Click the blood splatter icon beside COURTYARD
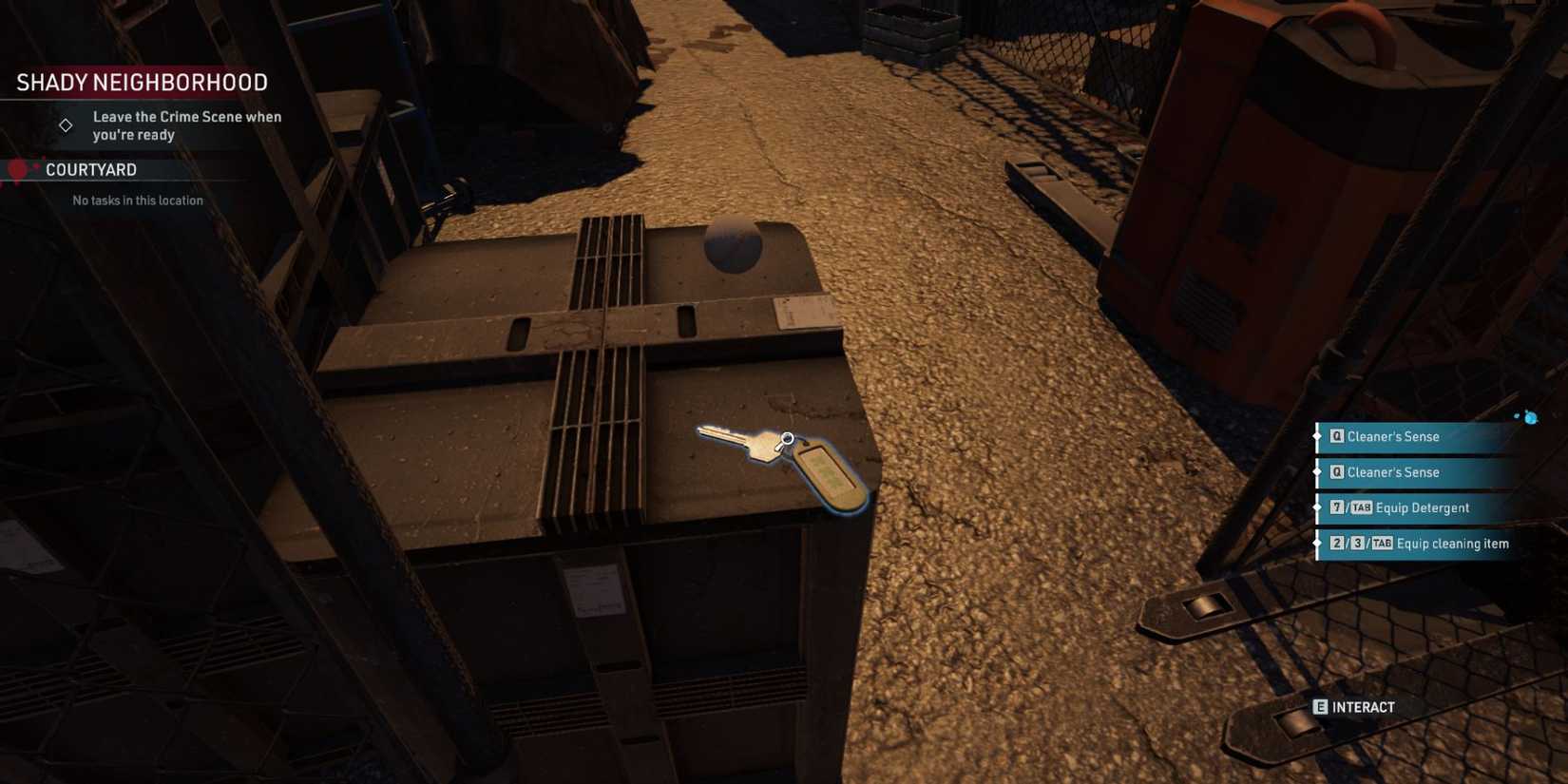Viewport: 1568px width, 784px height. [16, 167]
